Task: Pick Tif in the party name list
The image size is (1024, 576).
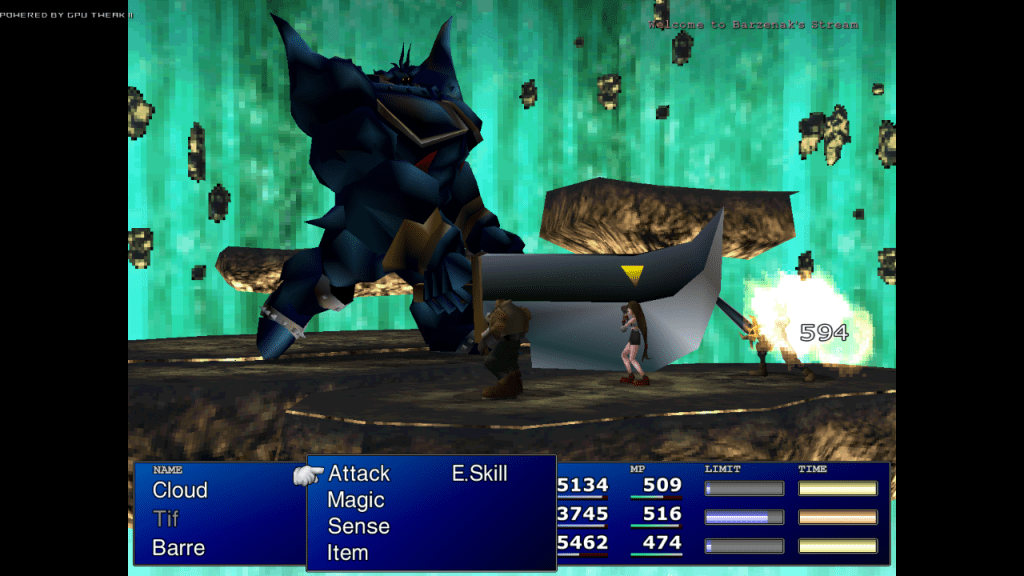Action: [x=166, y=519]
